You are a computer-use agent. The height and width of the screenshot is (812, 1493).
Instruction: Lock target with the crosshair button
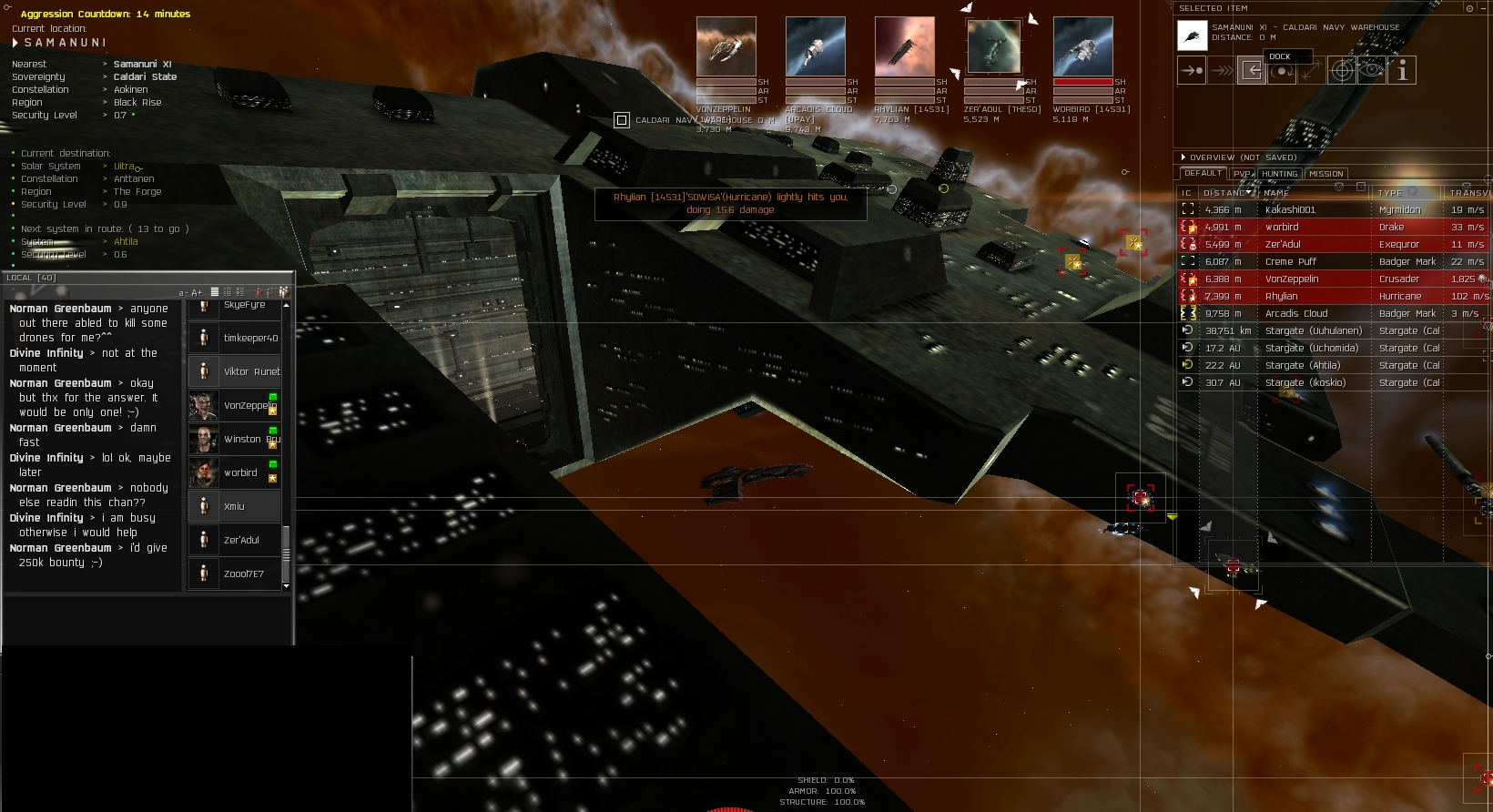point(1341,70)
